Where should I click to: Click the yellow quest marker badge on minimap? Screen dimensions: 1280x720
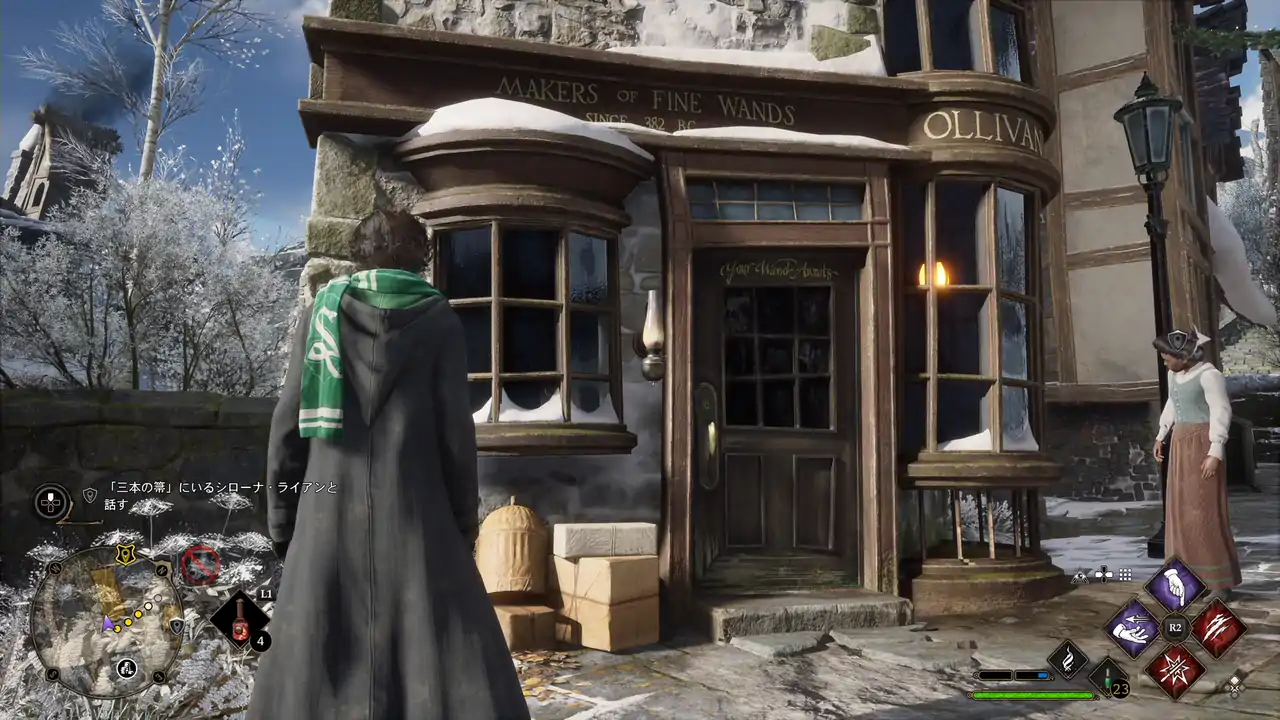pos(125,553)
